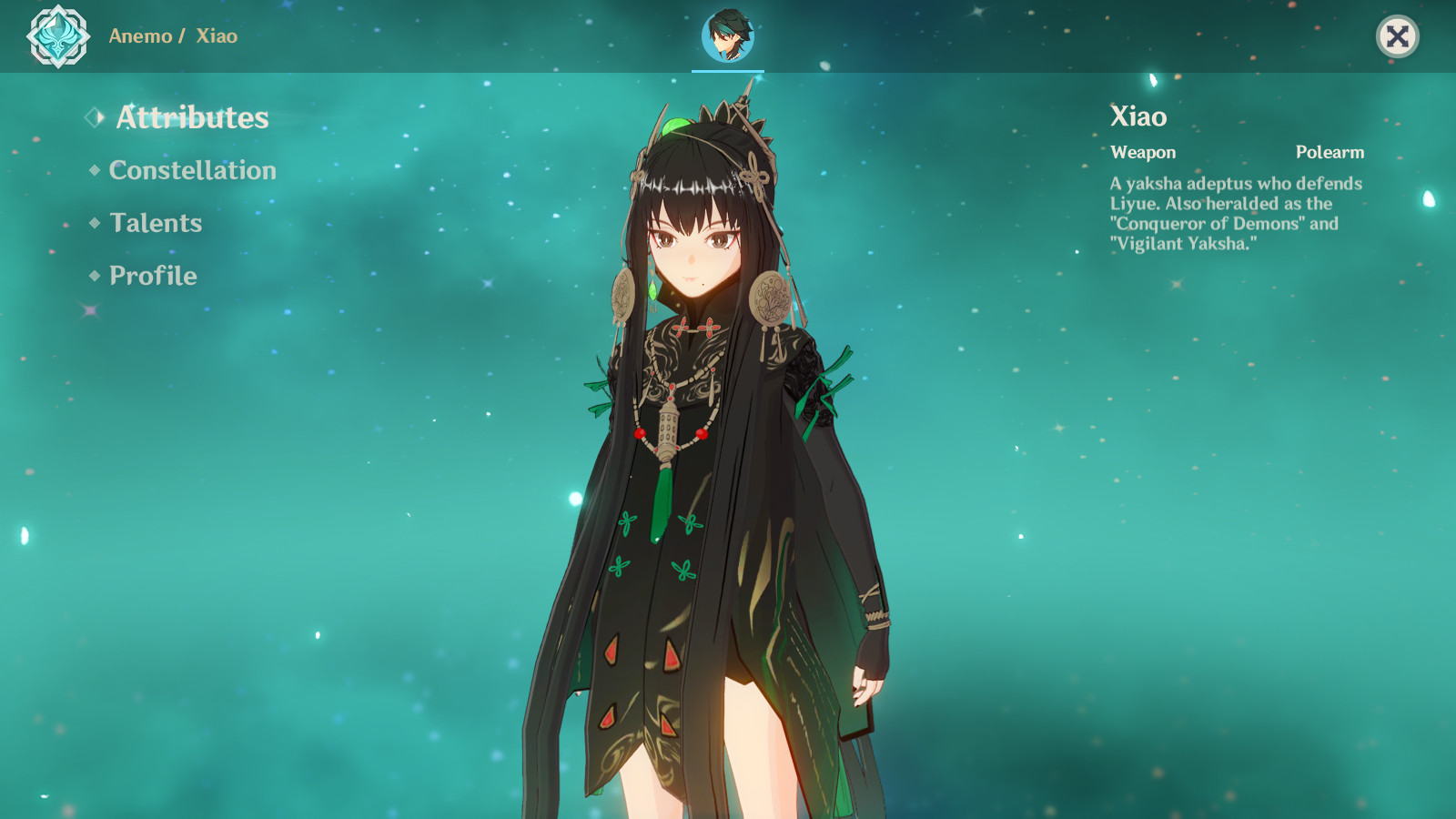
Task: Click the Xiao name in the breadcrumb
Action: point(217,37)
